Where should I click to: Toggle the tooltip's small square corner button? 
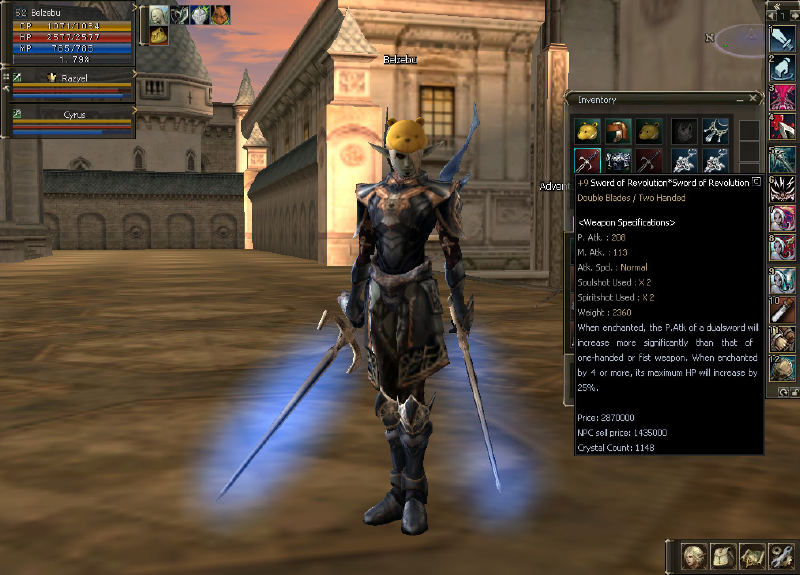click(757, 183)
